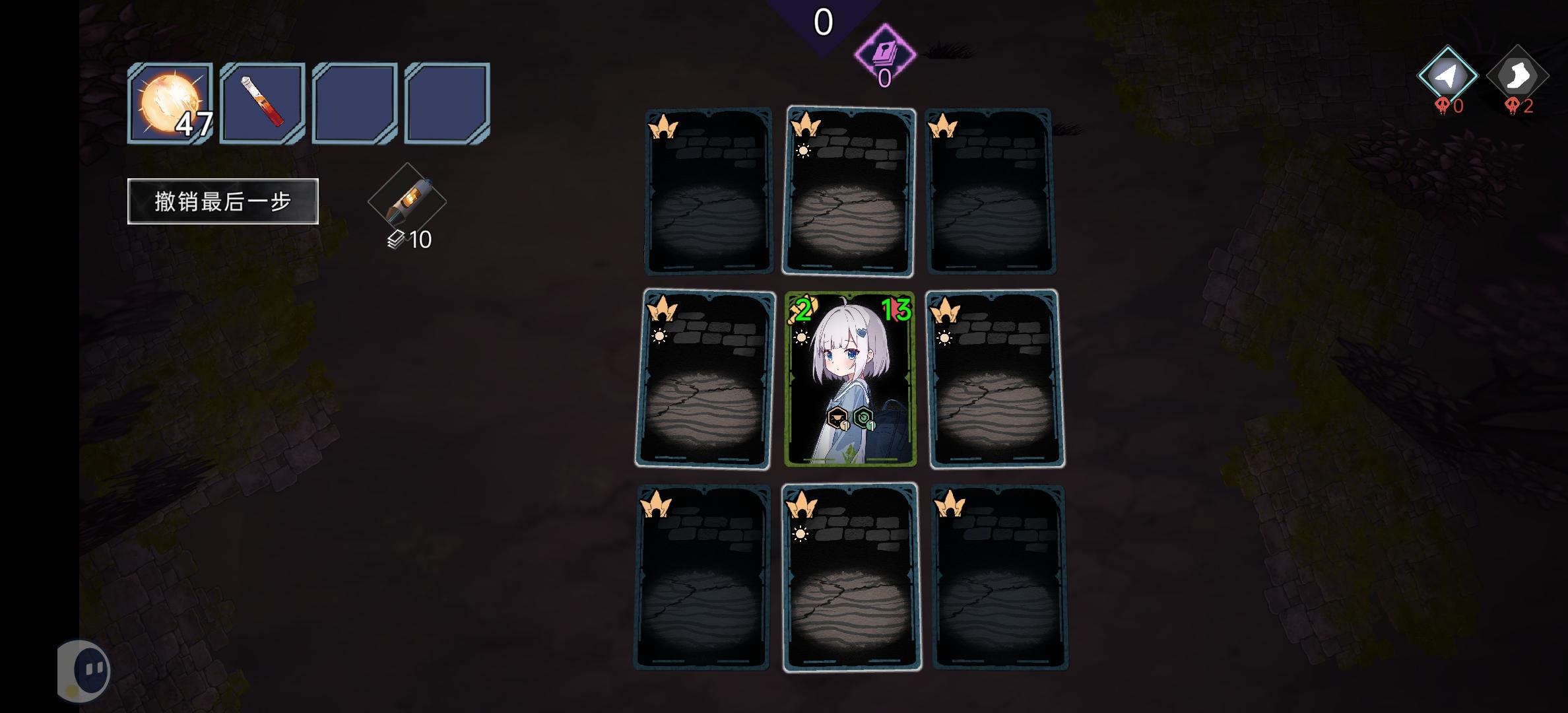Open the green hexagon trait badge on the girl card
The height and width of the screenshot is (713, 1568).
click(863, 417)
